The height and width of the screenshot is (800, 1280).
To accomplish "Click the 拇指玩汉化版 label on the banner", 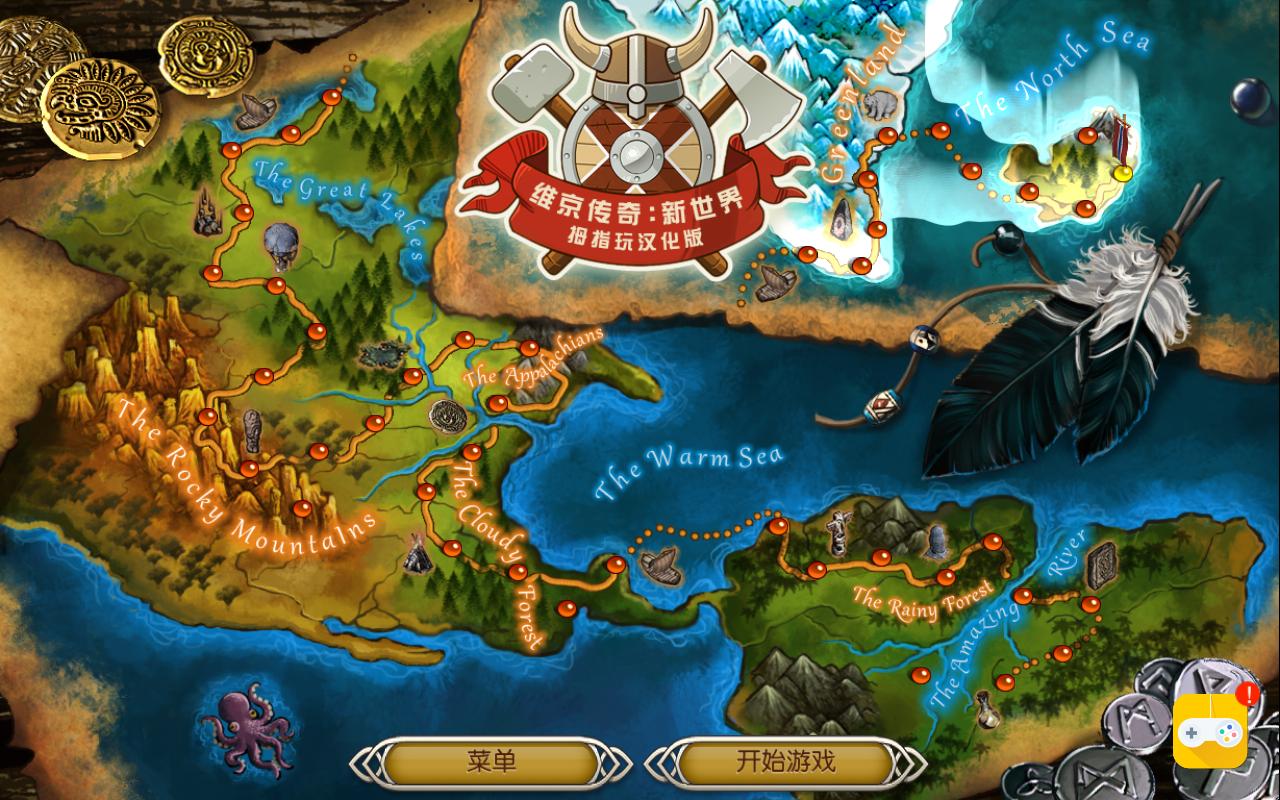I will (x=635, y=237).
